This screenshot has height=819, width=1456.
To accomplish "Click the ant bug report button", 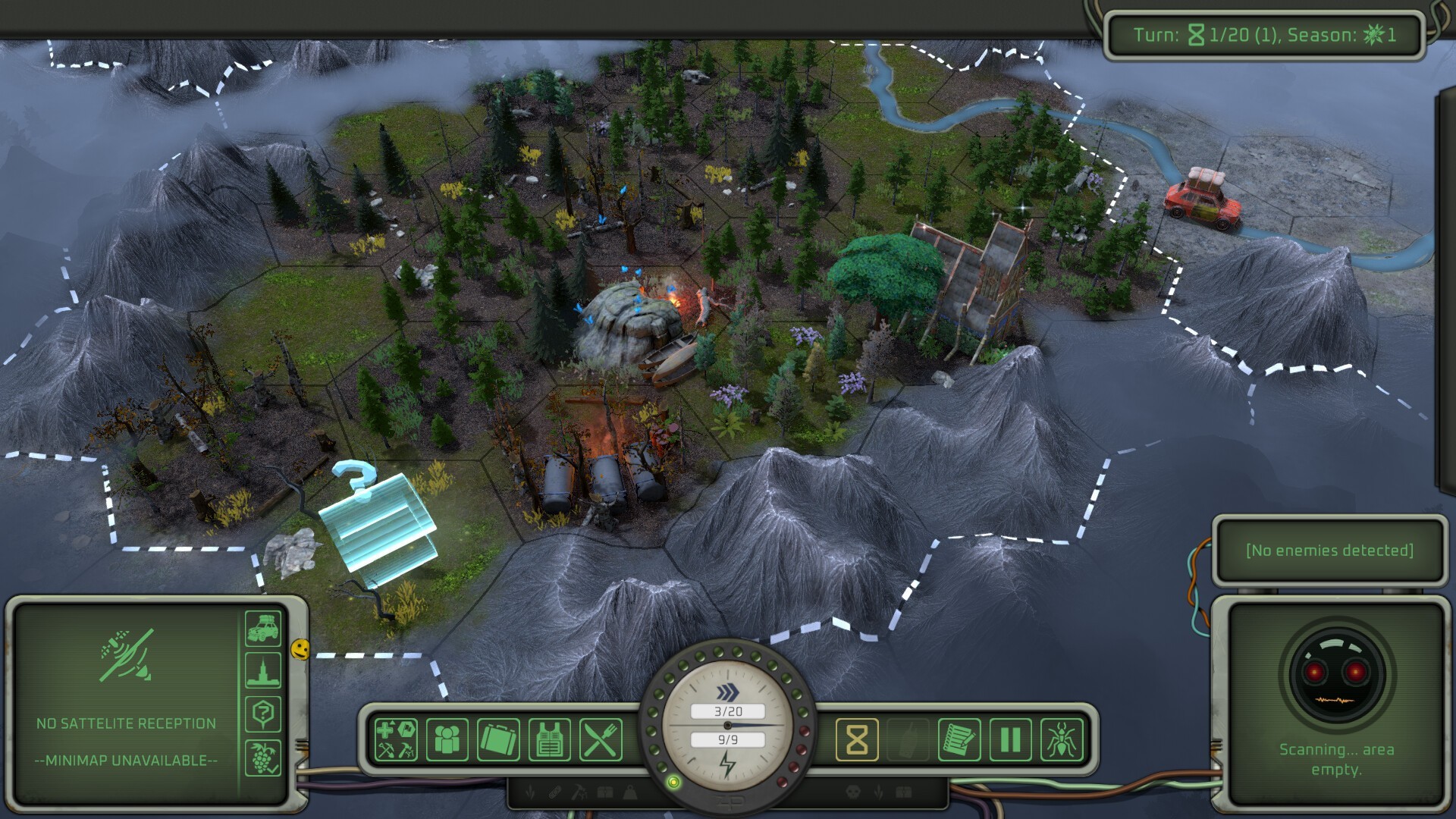I will 1061,739.
